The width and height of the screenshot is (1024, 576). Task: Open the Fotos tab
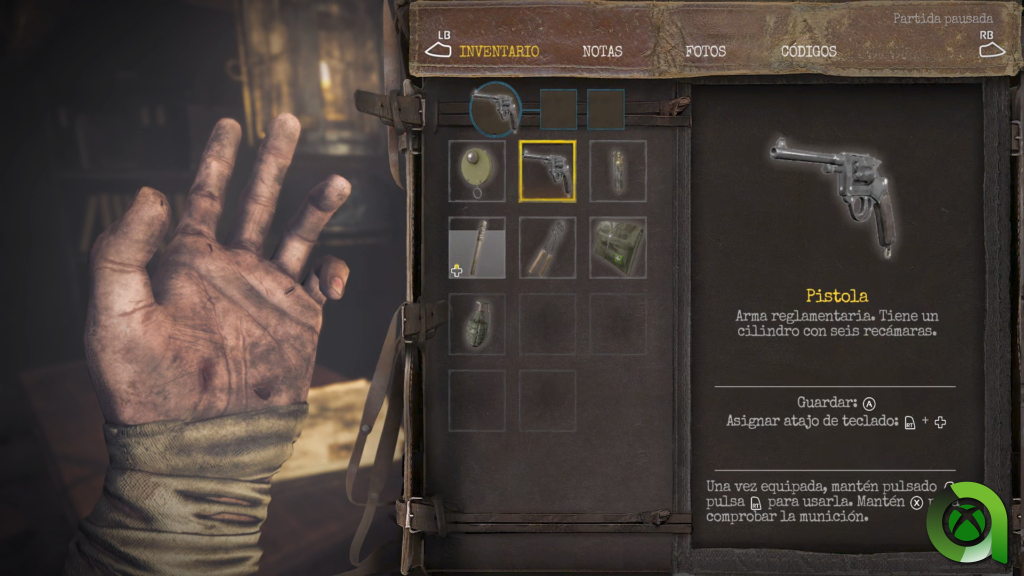pos(705,51)
